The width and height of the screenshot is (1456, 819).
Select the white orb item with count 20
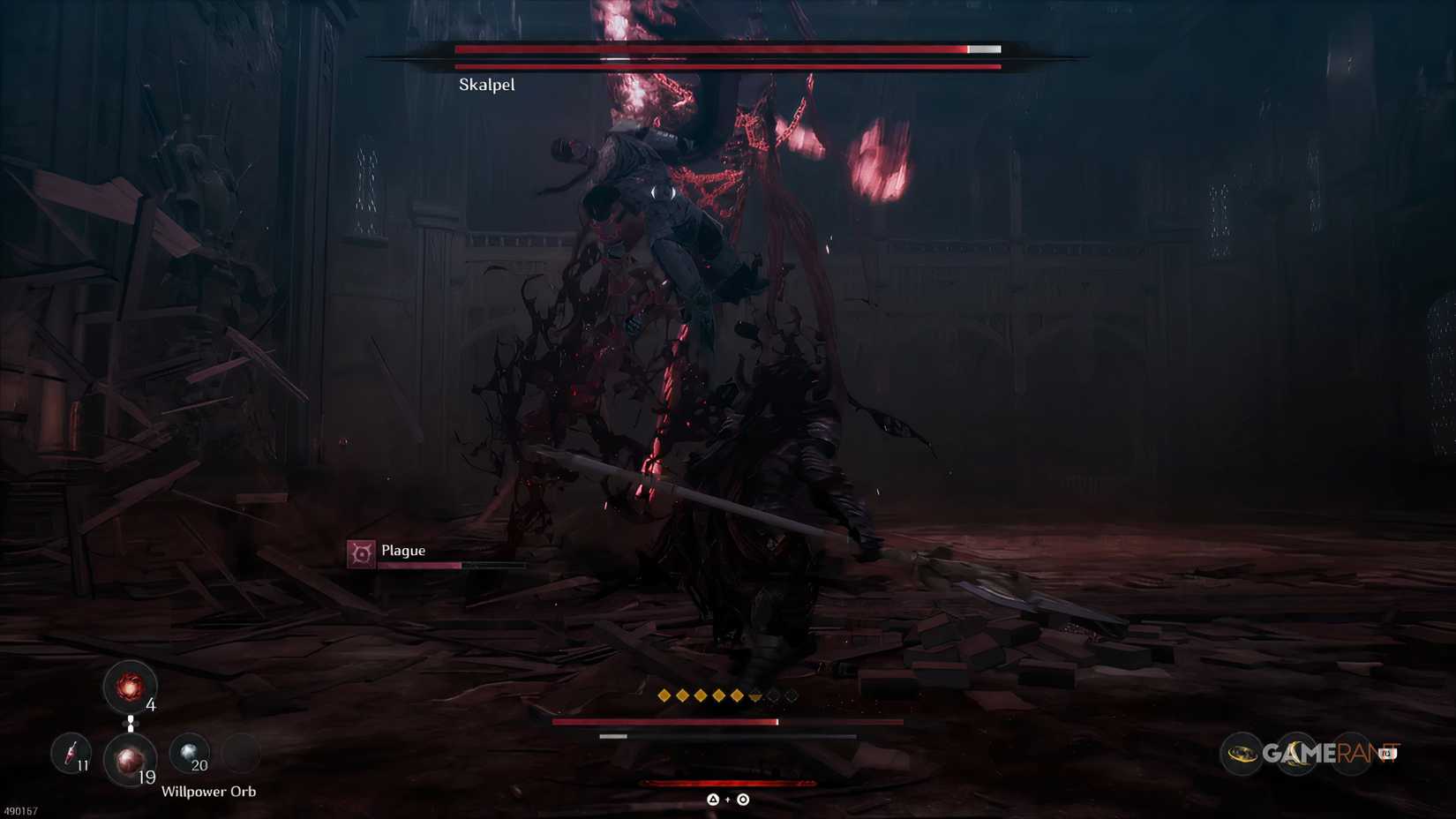coord(188,751)
